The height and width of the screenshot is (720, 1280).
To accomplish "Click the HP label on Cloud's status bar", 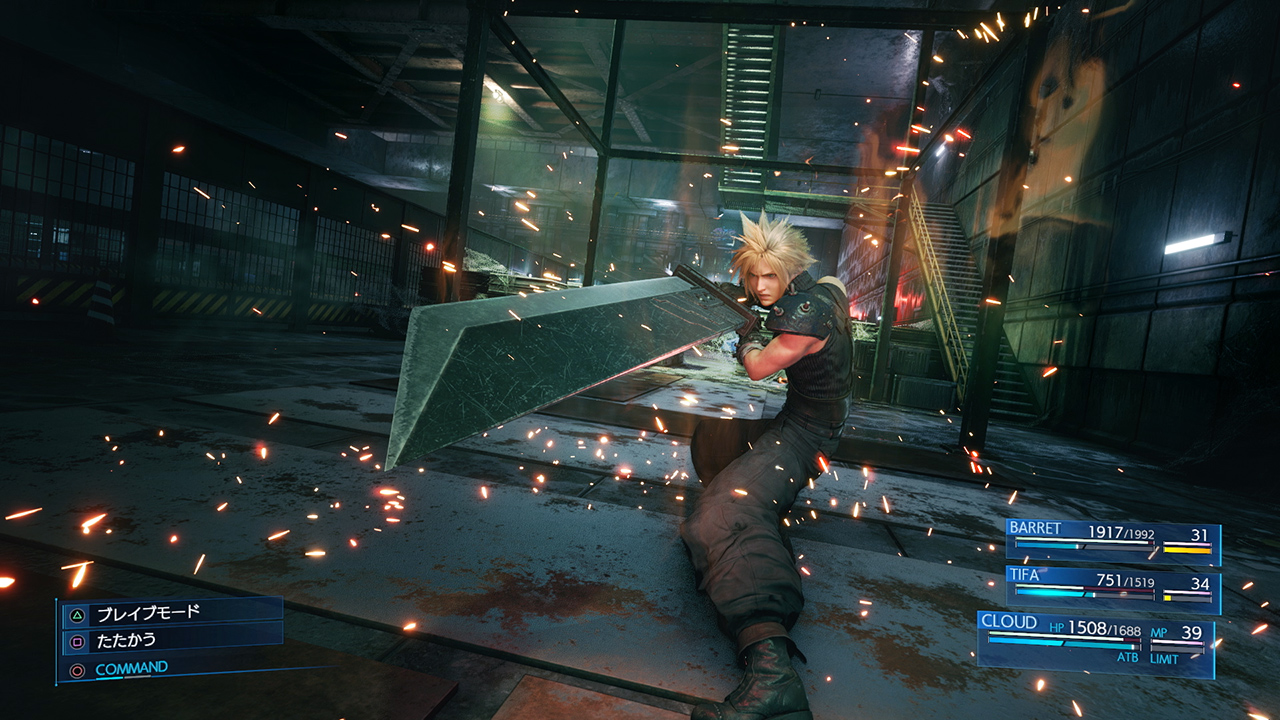I will click(1057, 627).
